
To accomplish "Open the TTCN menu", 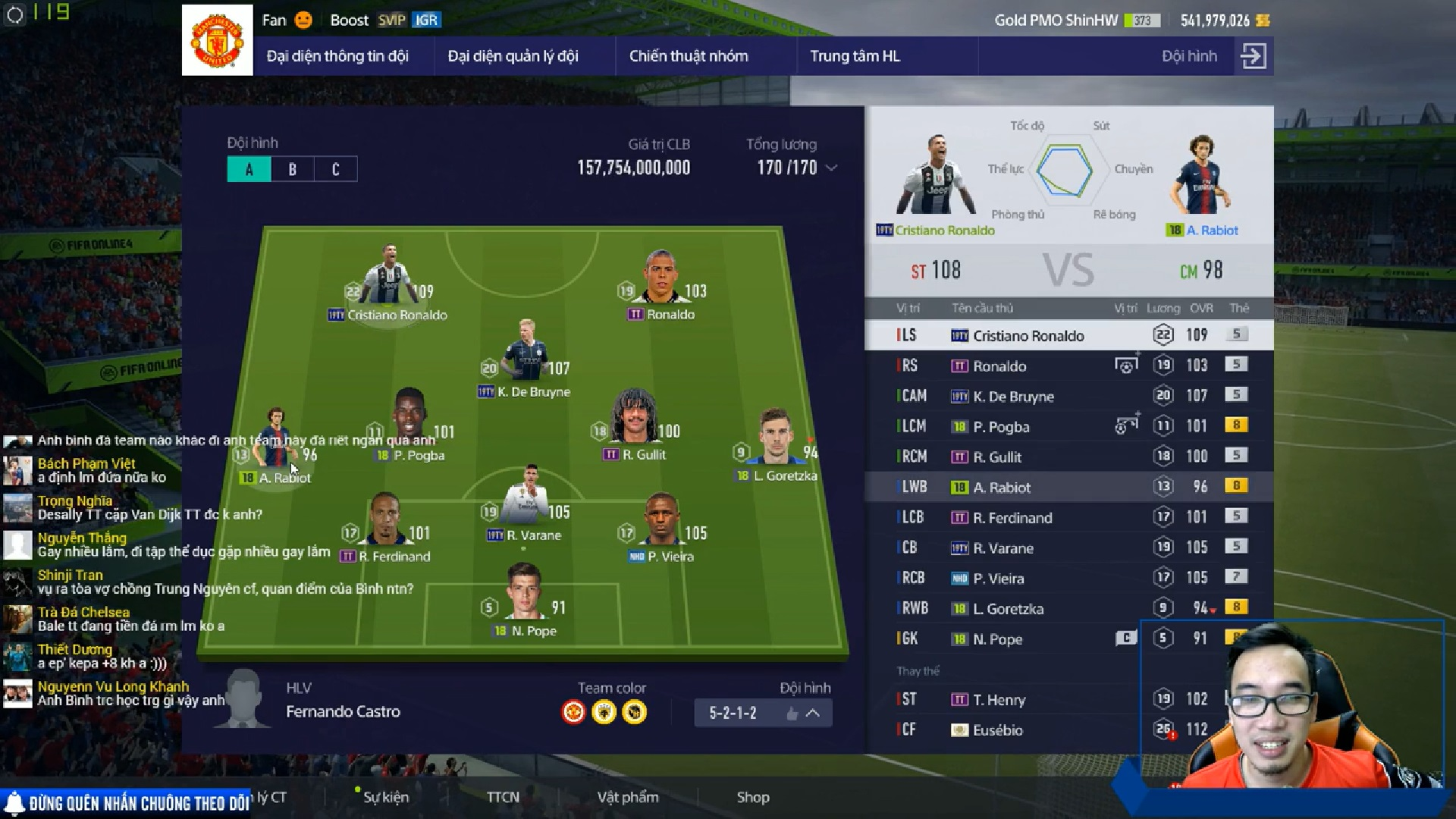I will pyautogui.click(x=503, y=797).
